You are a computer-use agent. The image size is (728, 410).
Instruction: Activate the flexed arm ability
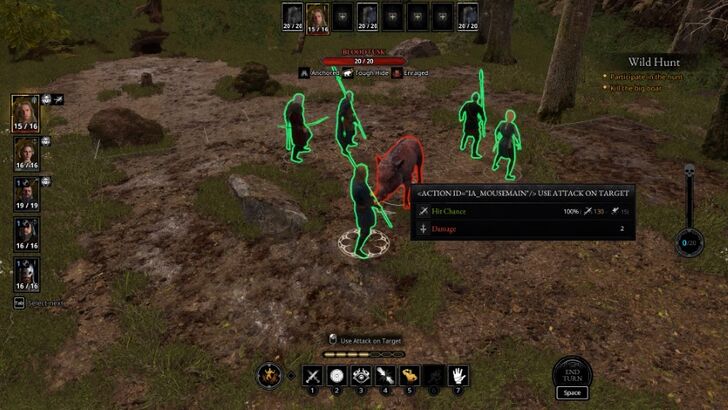(x=408, y=376)
